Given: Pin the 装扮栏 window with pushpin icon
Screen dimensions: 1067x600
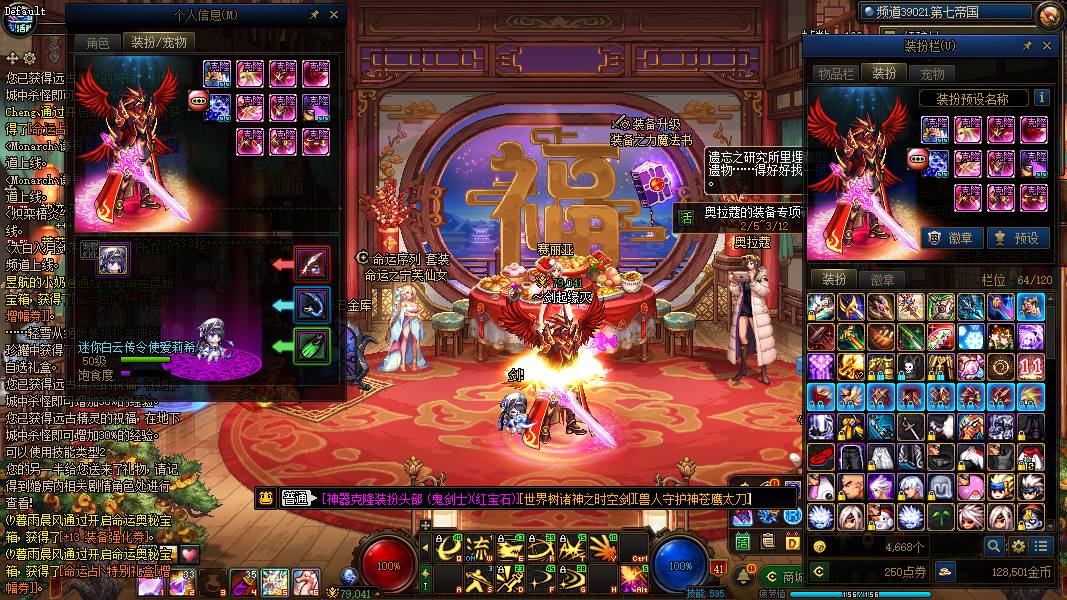Looking at the screenshot, I should click(1027, 46).
